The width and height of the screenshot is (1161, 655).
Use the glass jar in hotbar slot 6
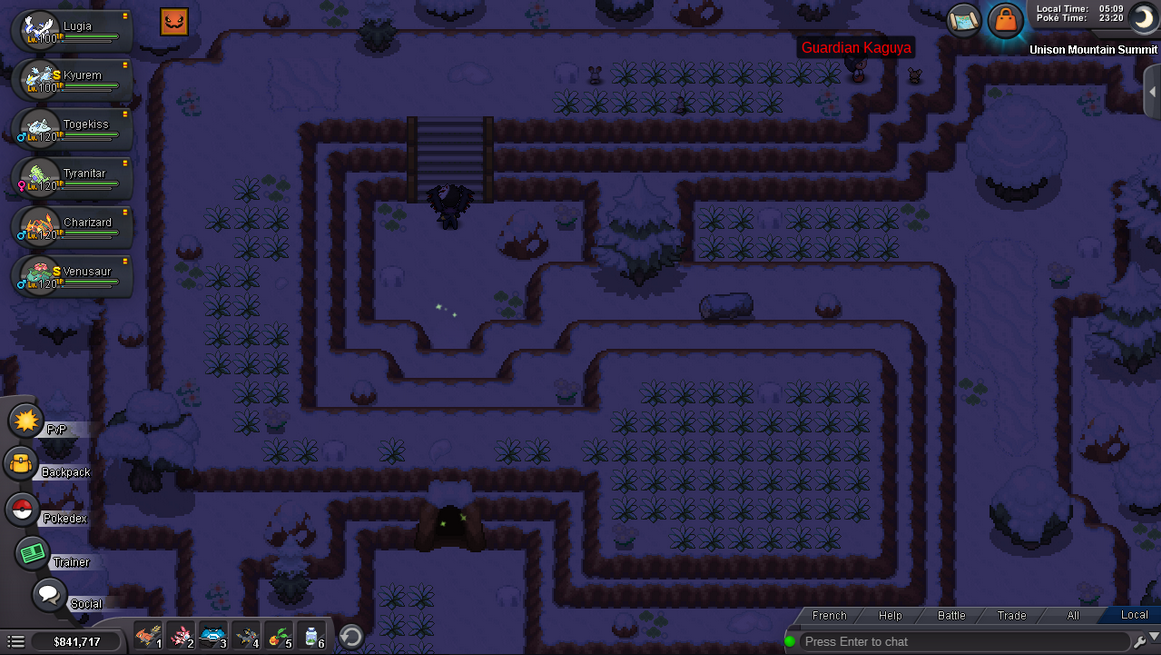311,636
